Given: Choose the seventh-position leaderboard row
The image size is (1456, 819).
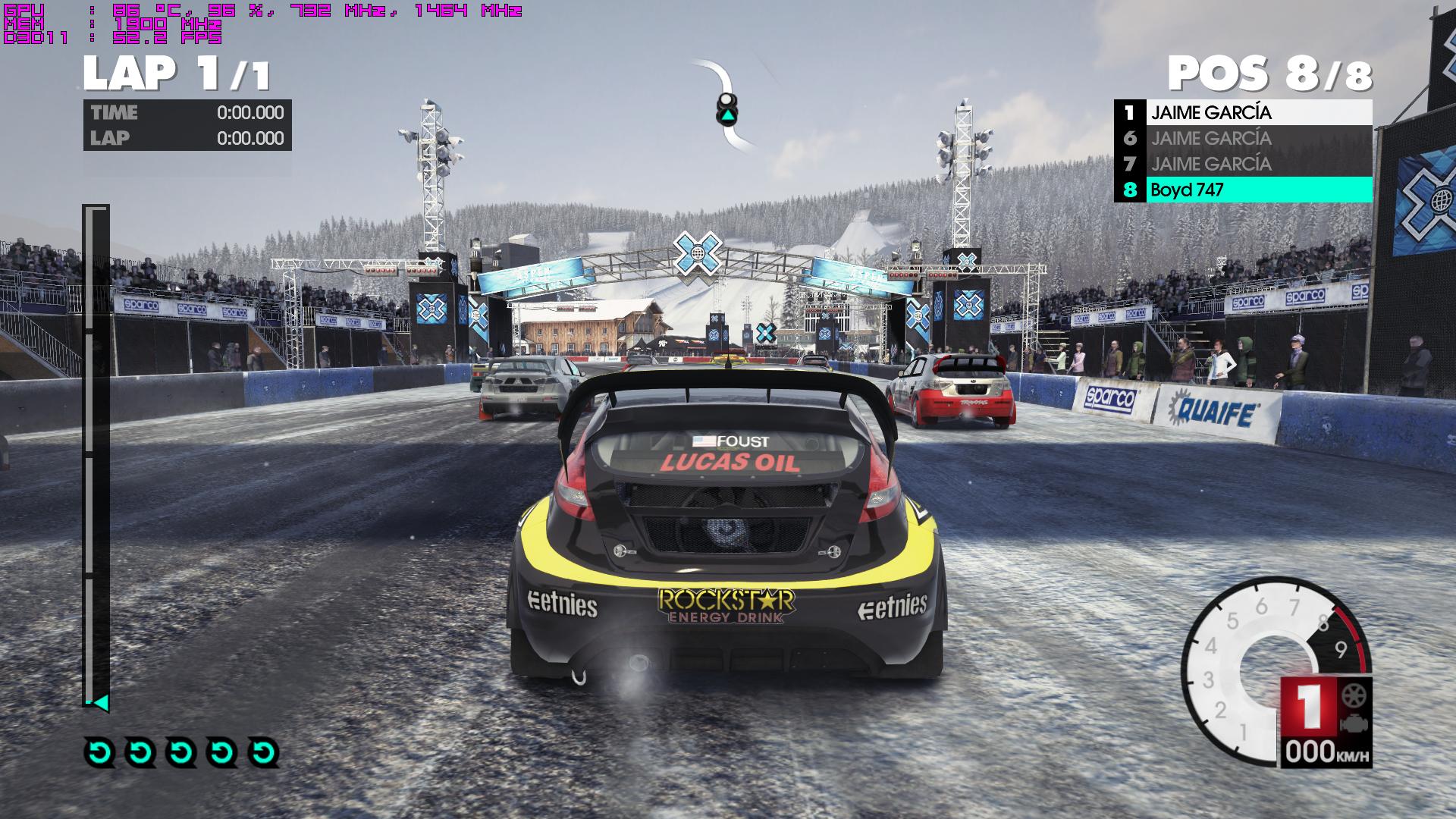Looking at the screenshot, I should coord(1243,164).
